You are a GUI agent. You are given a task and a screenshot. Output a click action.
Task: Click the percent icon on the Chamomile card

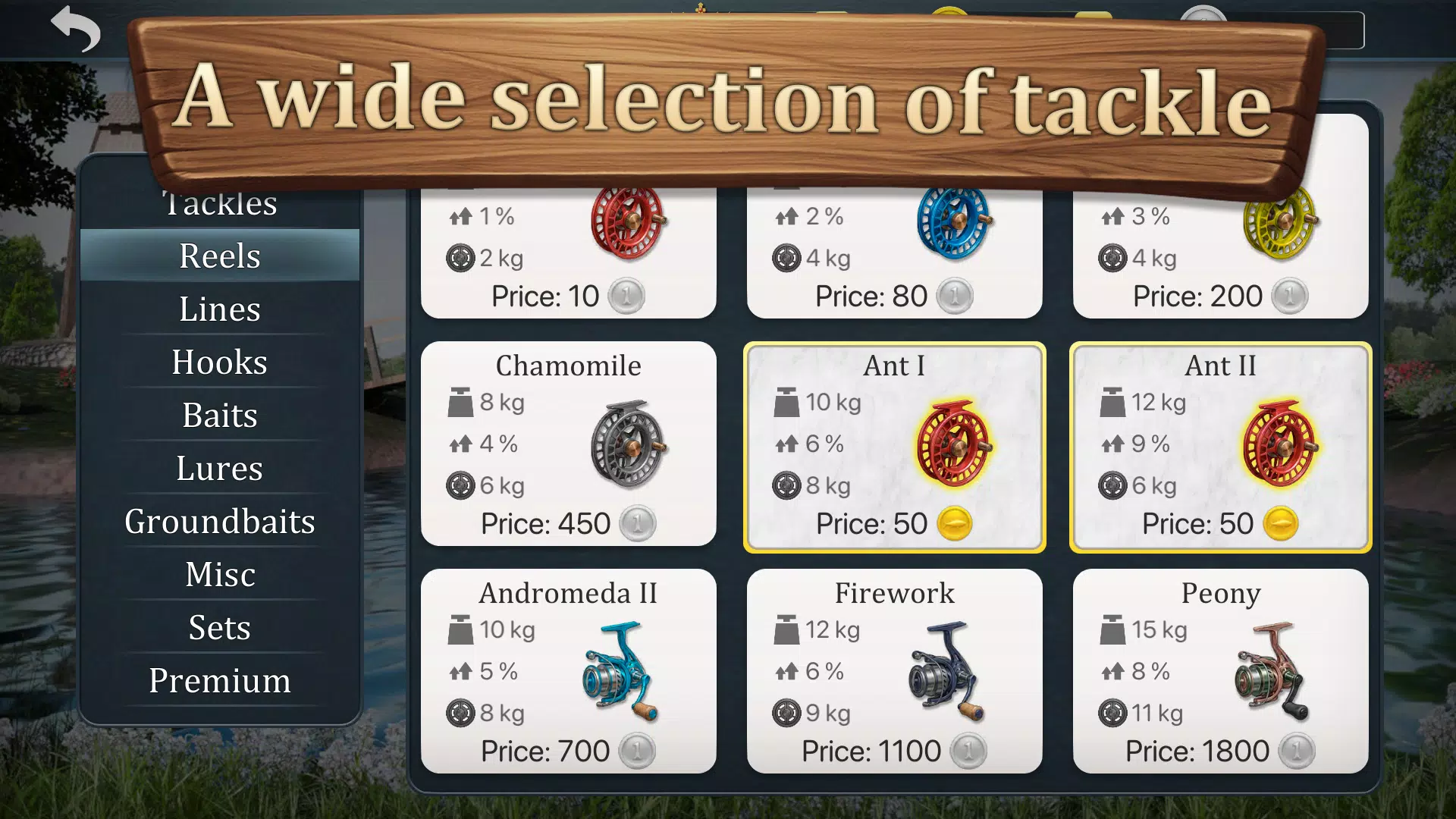pyautogui.click(x=461, y=444)
